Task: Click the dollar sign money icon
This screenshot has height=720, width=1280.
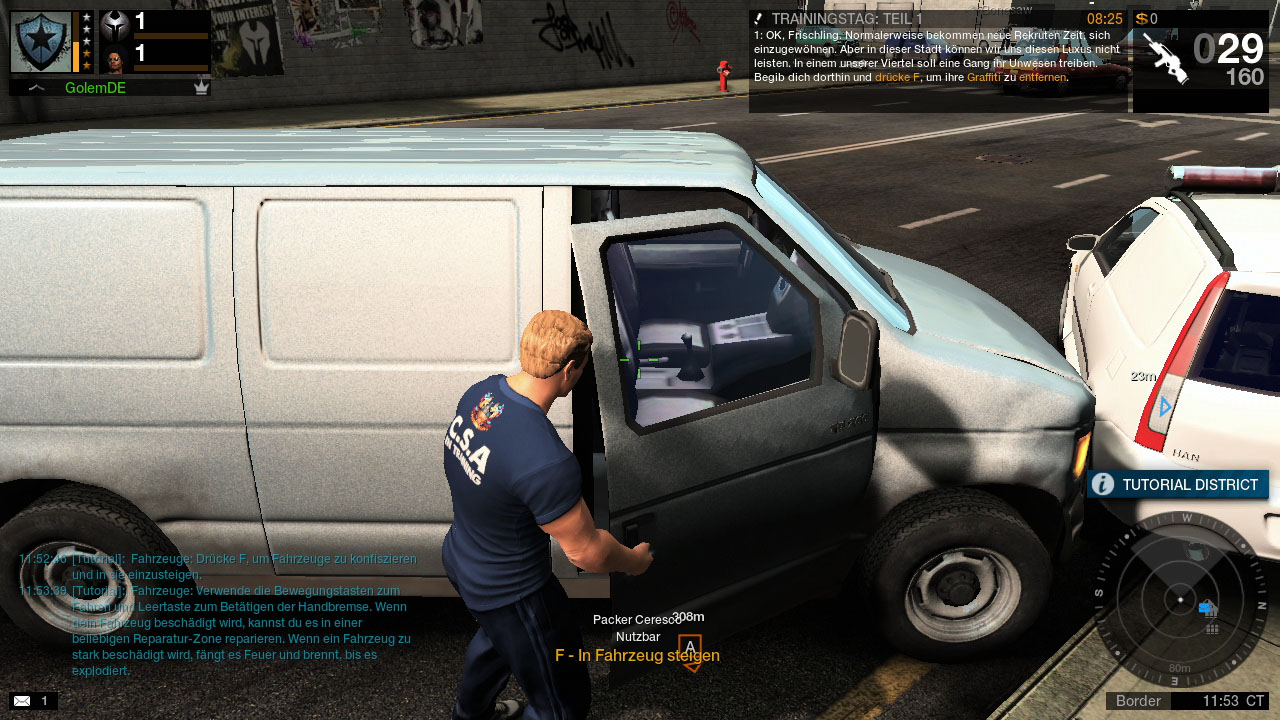Action: pos(1141,19)
